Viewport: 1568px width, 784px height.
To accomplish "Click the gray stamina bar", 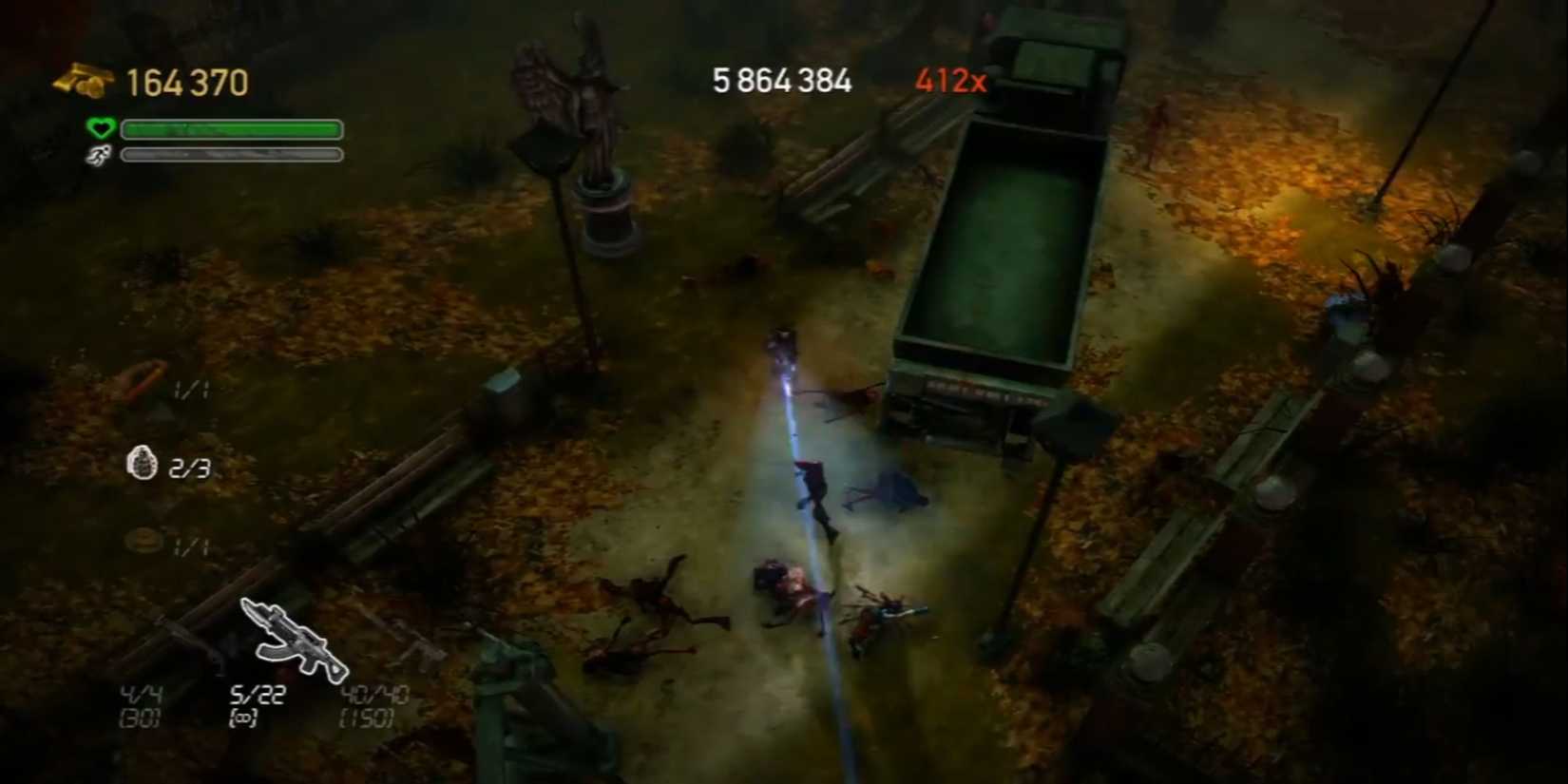I will coord(231,155).
